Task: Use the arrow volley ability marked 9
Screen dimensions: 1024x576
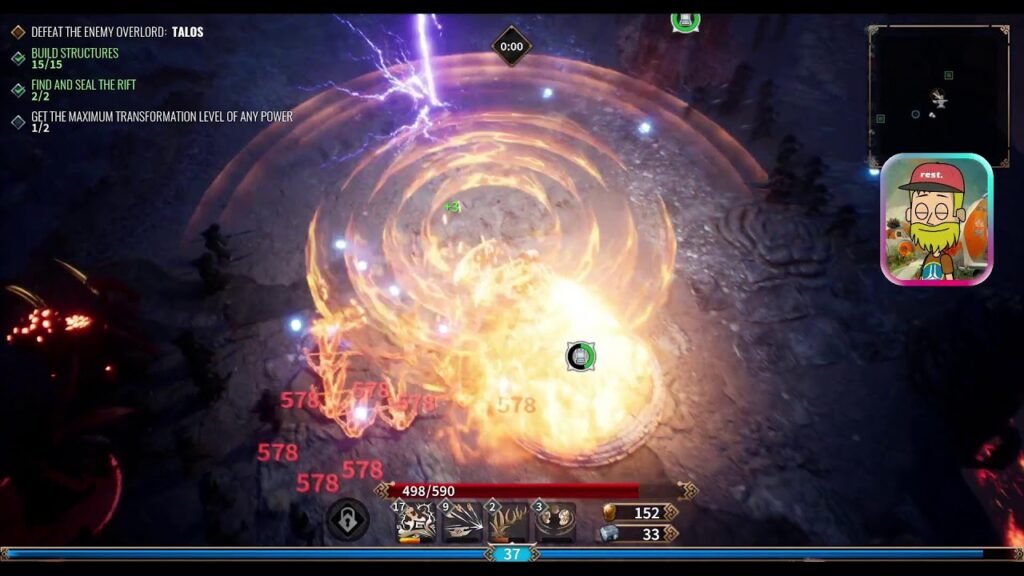Action: 462,521
